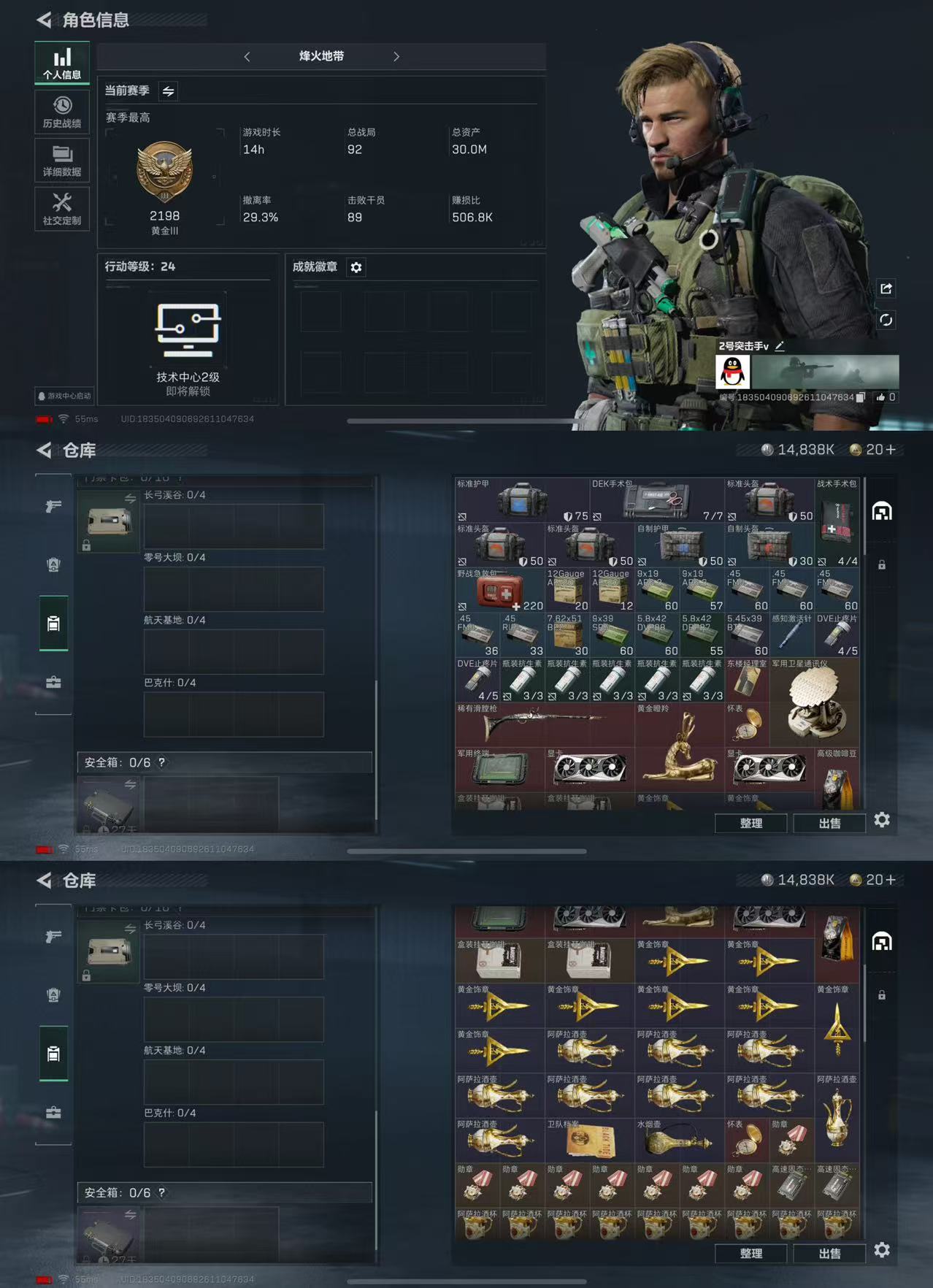Pick the DEK手术包 slot
The image size is (933, 1288).
pyautogui.click(x=657, y=500)
